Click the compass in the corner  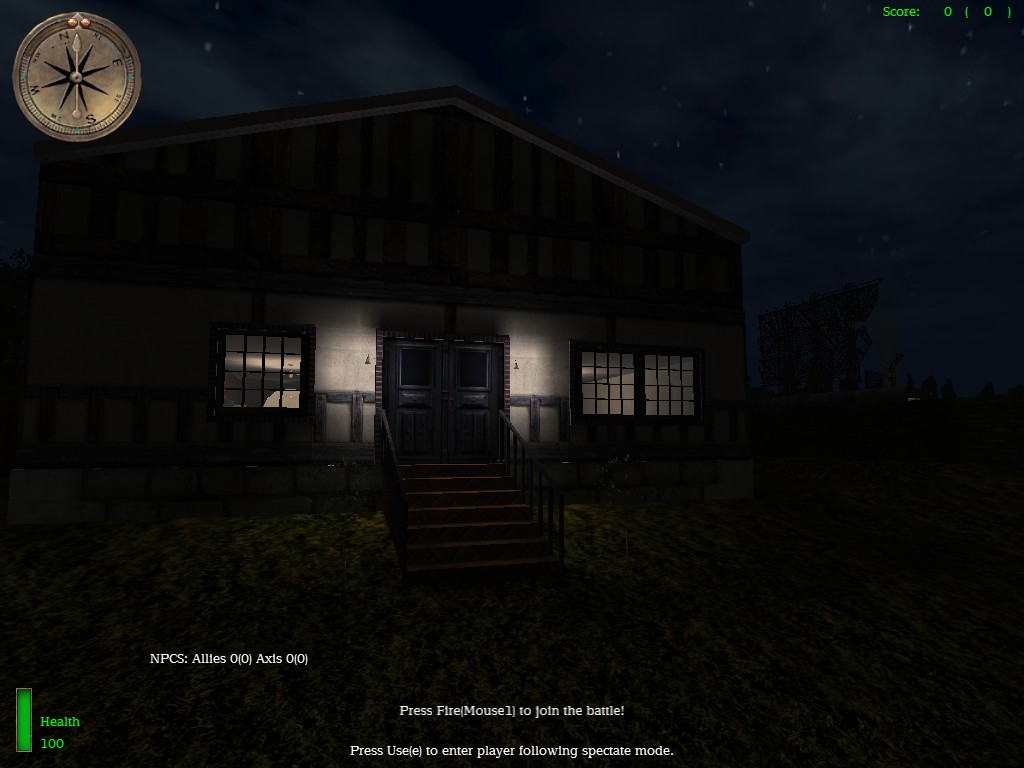(76, 78)
